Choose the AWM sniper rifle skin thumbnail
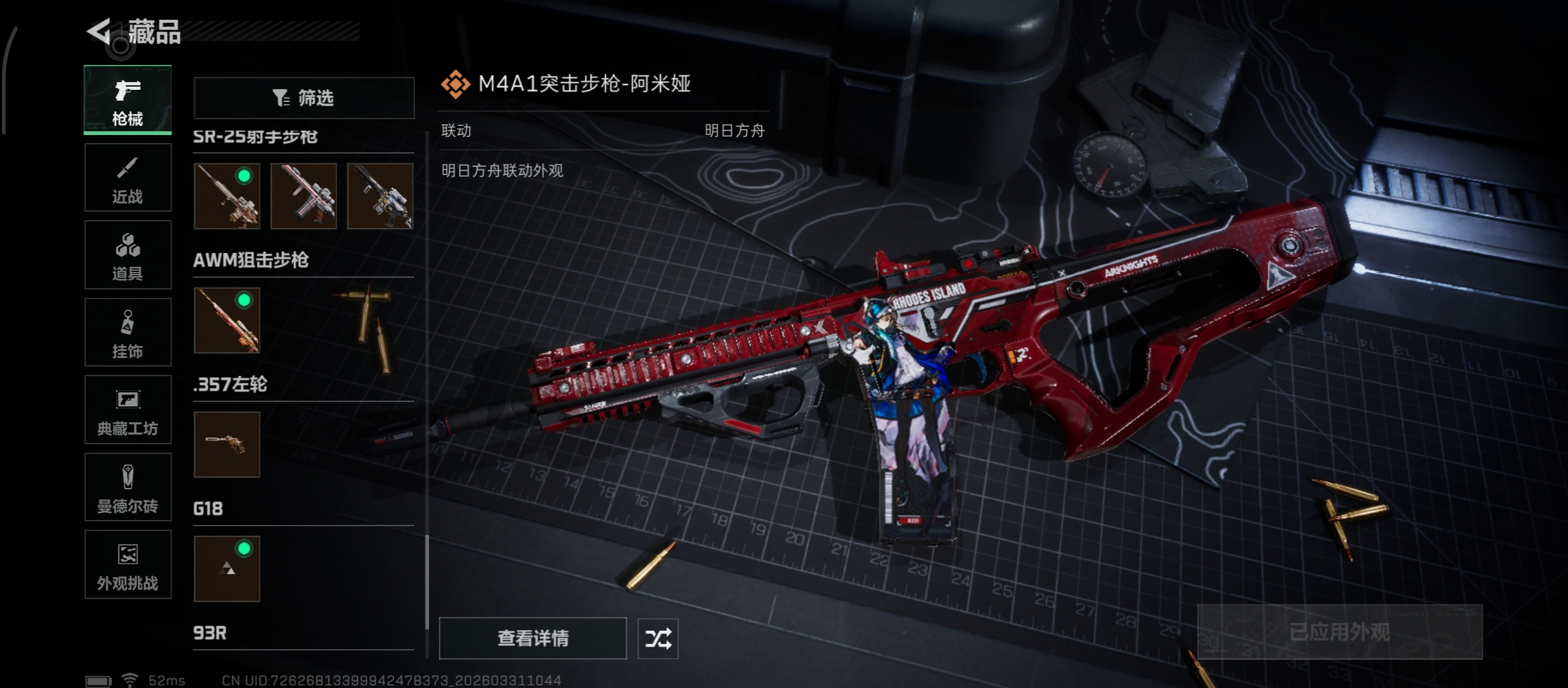The height and width of the screenshot is (688, 1568). (227, 320)
